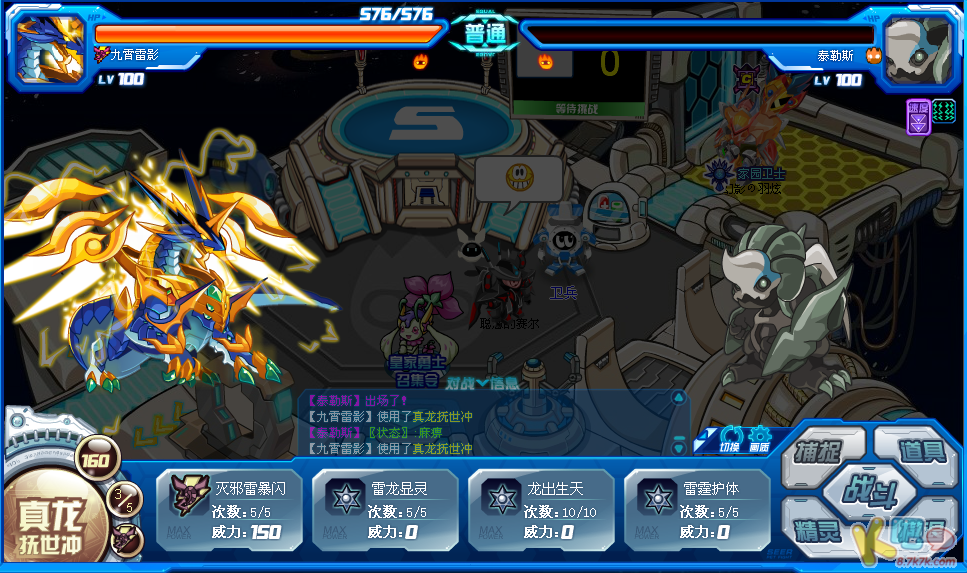Use the 灭邪雷暴闪 skill

click(229, 510)
